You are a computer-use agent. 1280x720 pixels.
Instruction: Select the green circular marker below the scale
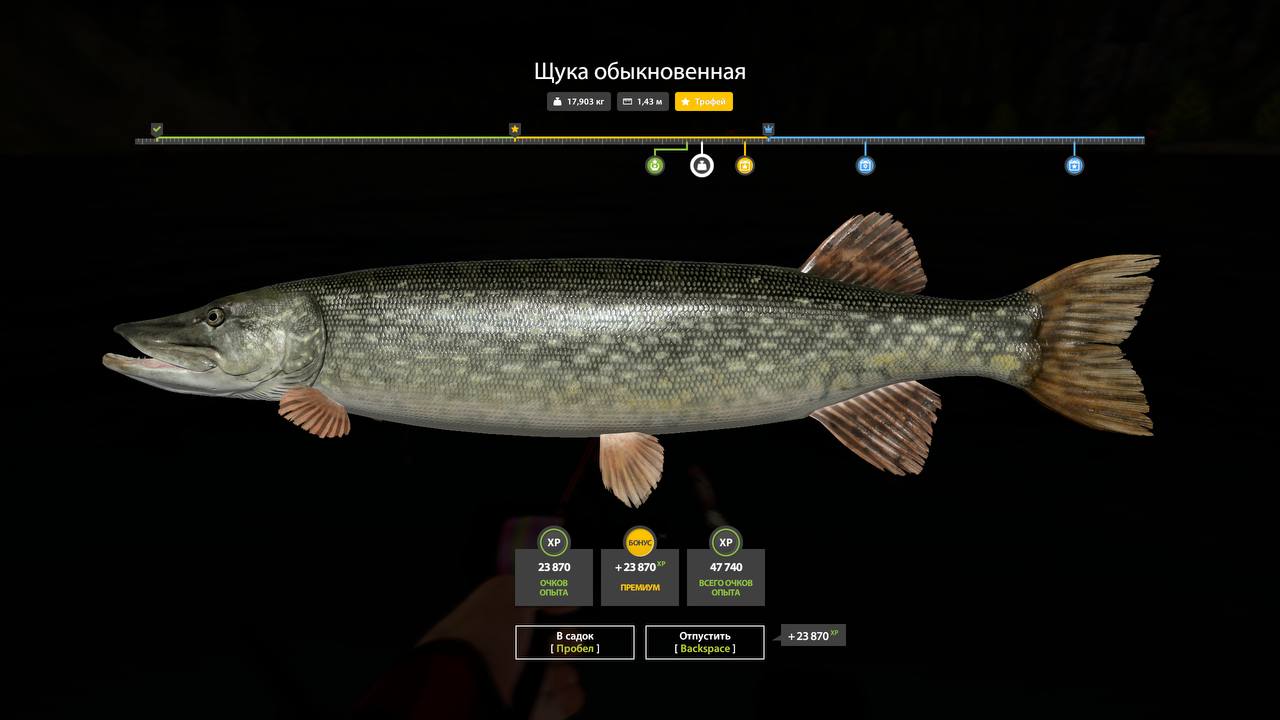pos(655,165)
